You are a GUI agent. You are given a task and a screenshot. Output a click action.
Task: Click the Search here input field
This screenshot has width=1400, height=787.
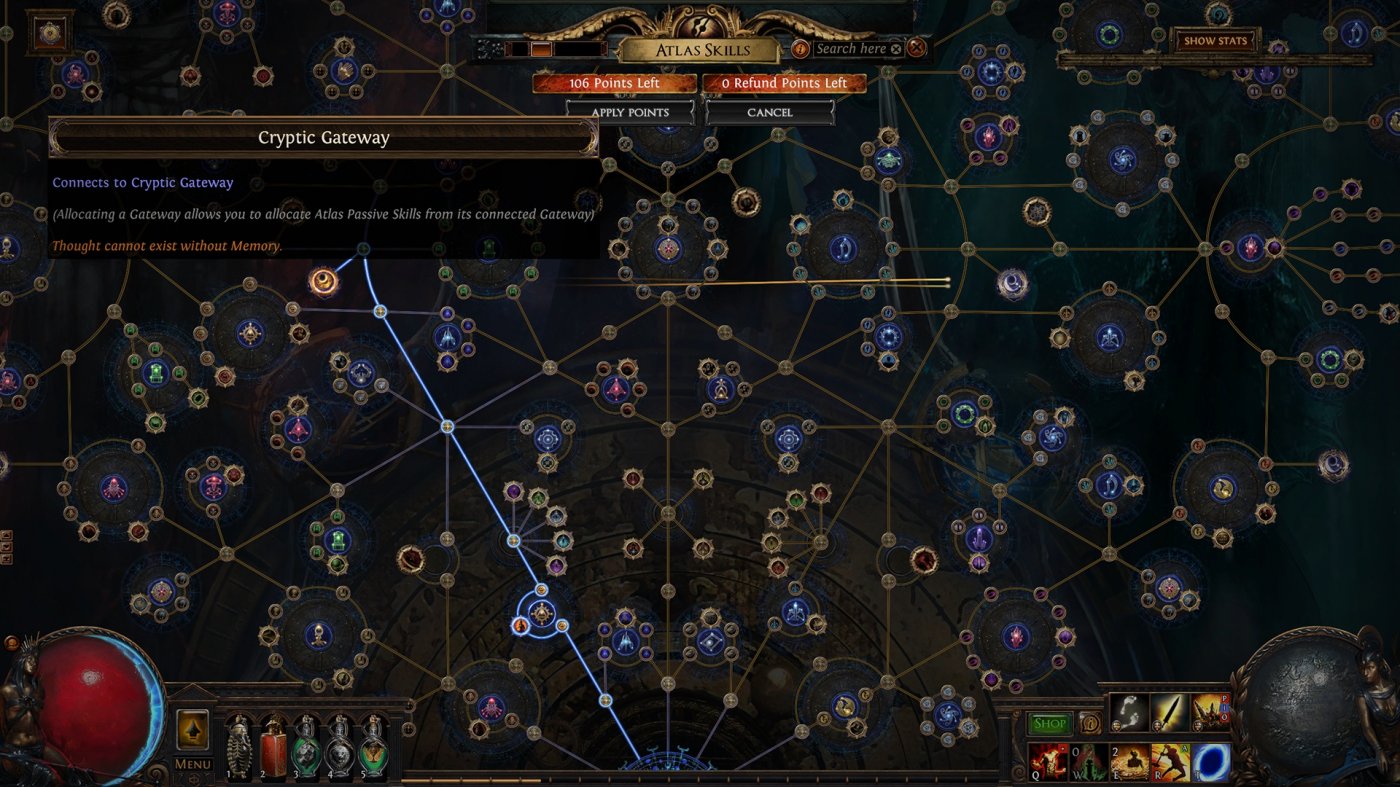[x=852, y=48]
